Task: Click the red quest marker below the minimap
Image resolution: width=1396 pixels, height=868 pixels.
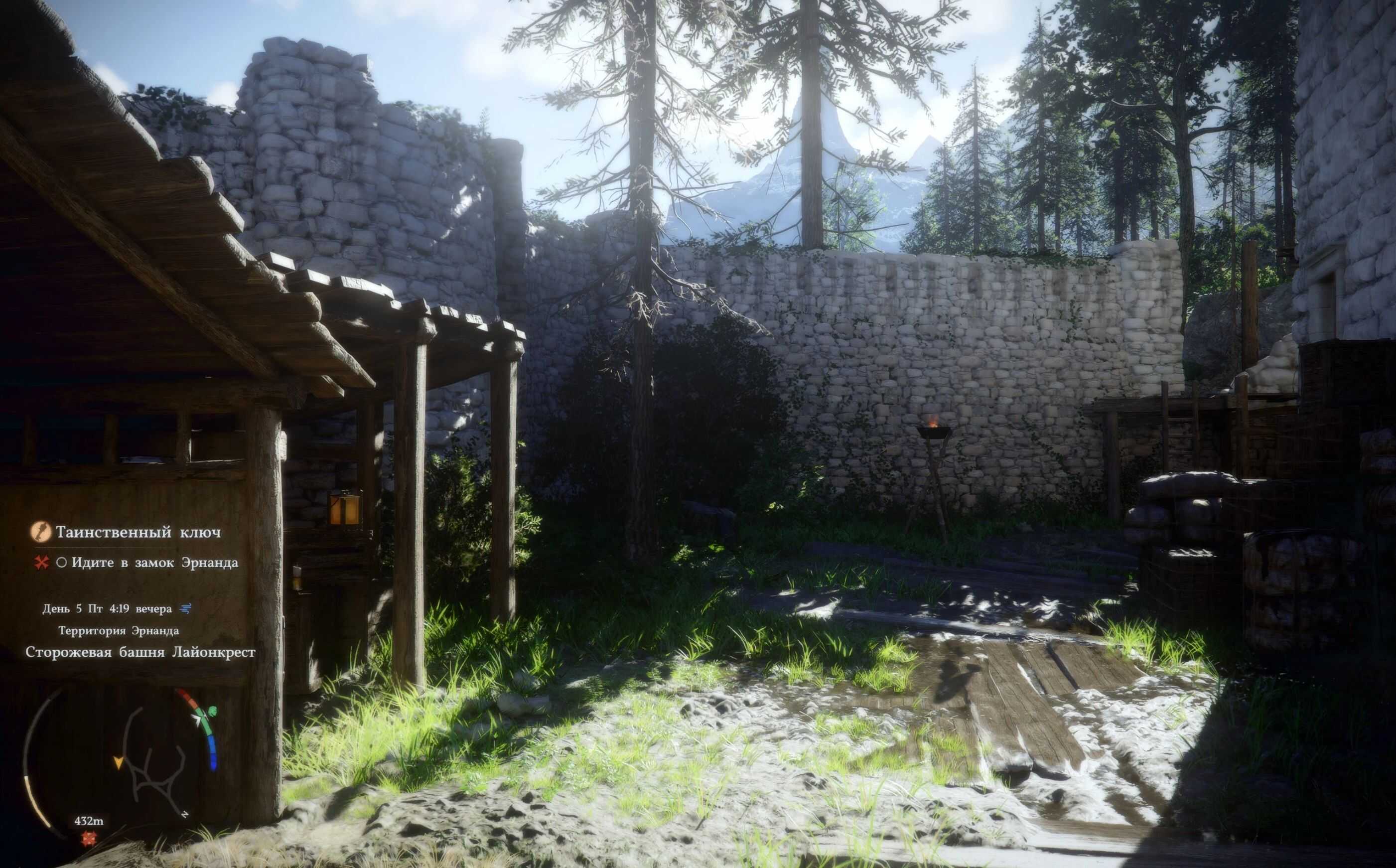Action: [x=88, y=839]
